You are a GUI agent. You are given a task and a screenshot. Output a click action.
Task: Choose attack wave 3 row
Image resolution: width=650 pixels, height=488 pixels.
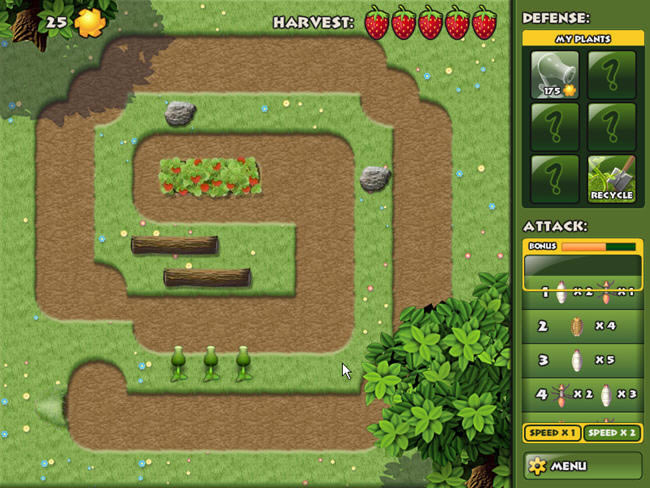tap(582, 360)
